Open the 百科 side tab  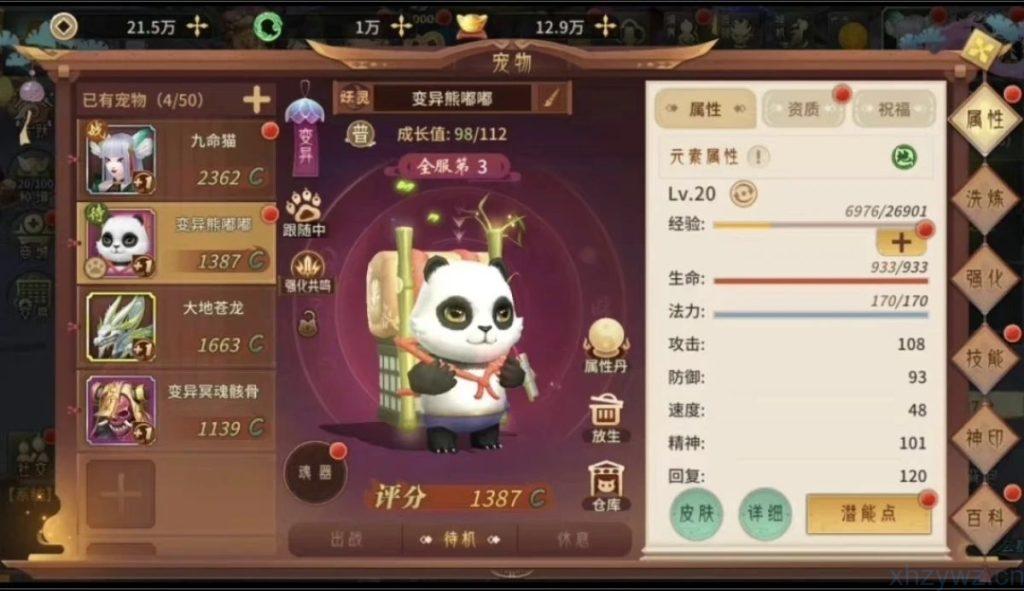click(x=984, y=517)
